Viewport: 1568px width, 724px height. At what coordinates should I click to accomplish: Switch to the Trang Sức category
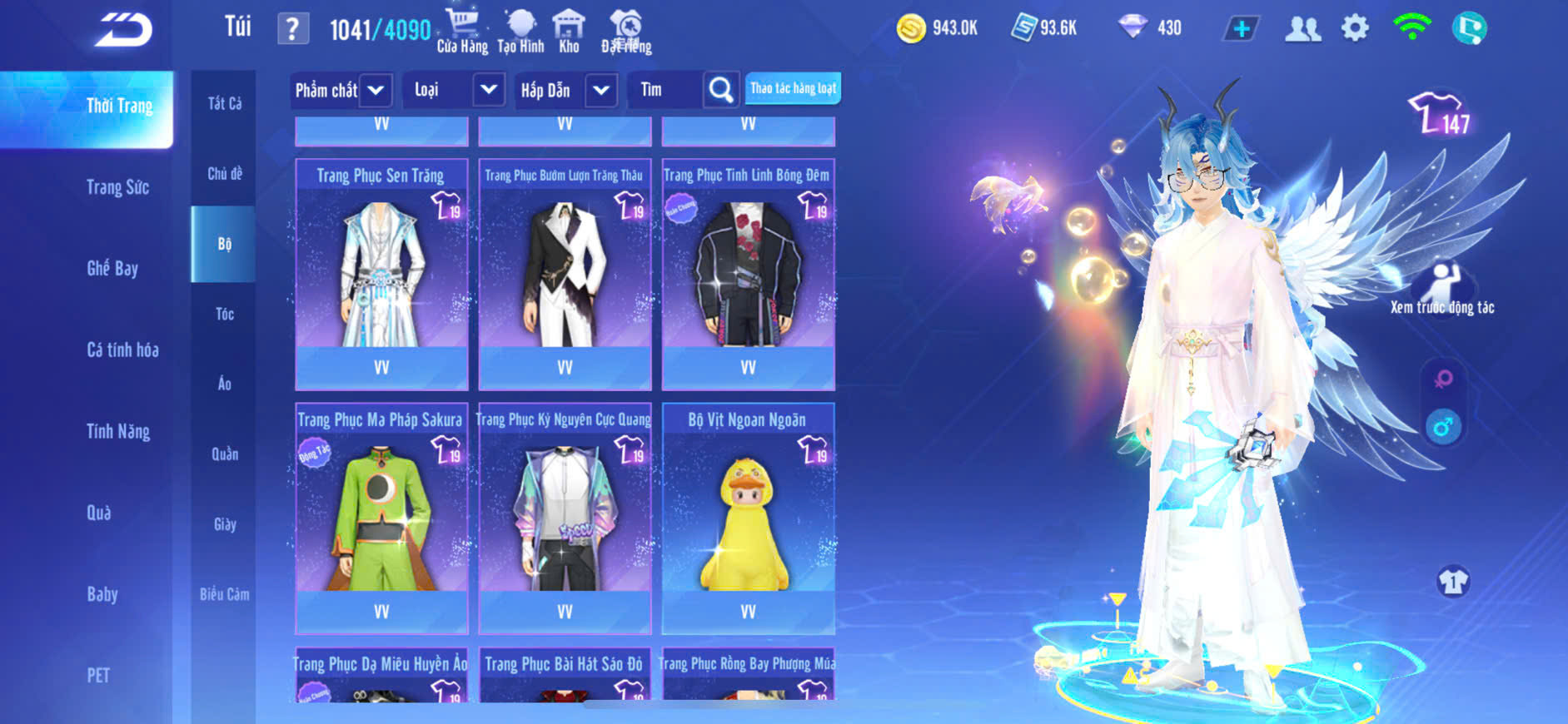tap(117, 187)
